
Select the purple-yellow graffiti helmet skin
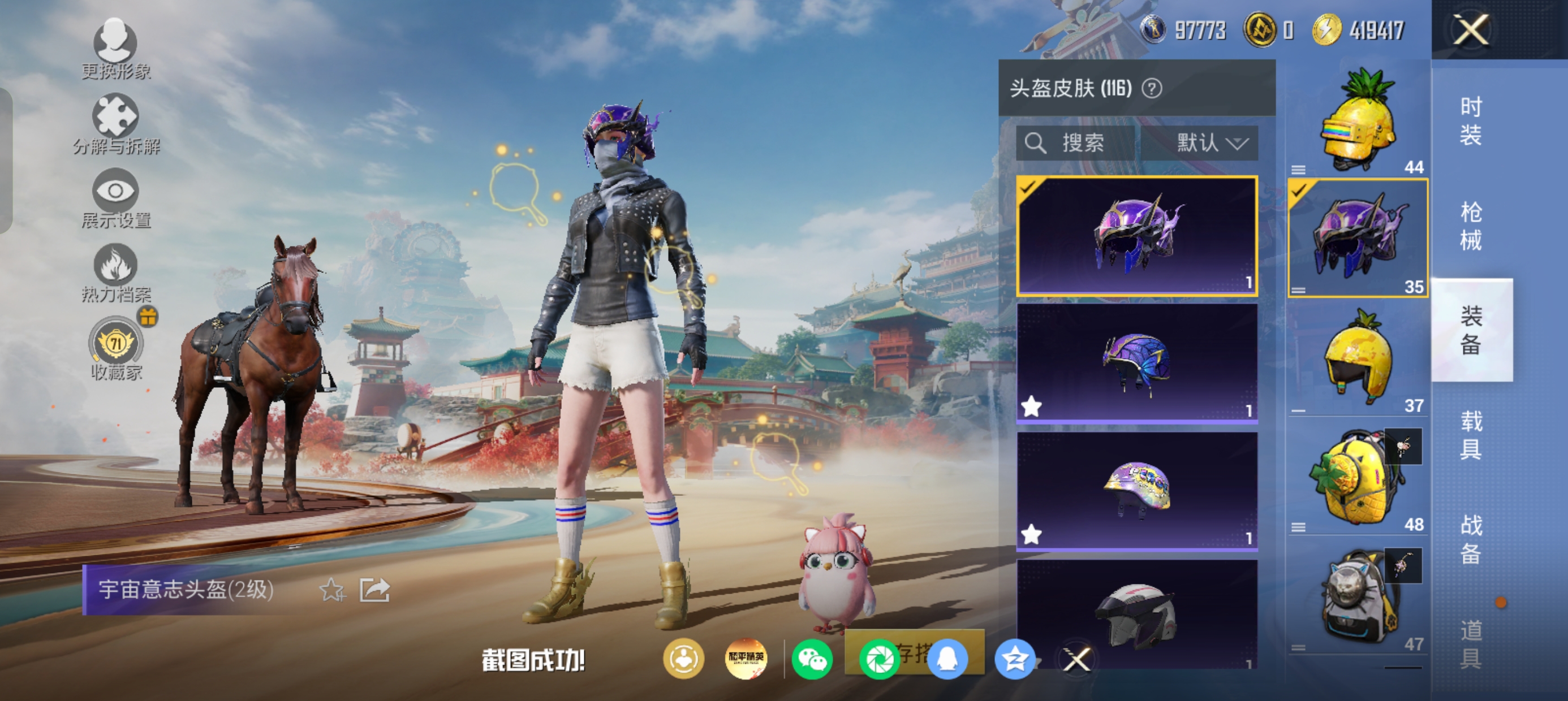[x=1136, y=491]
